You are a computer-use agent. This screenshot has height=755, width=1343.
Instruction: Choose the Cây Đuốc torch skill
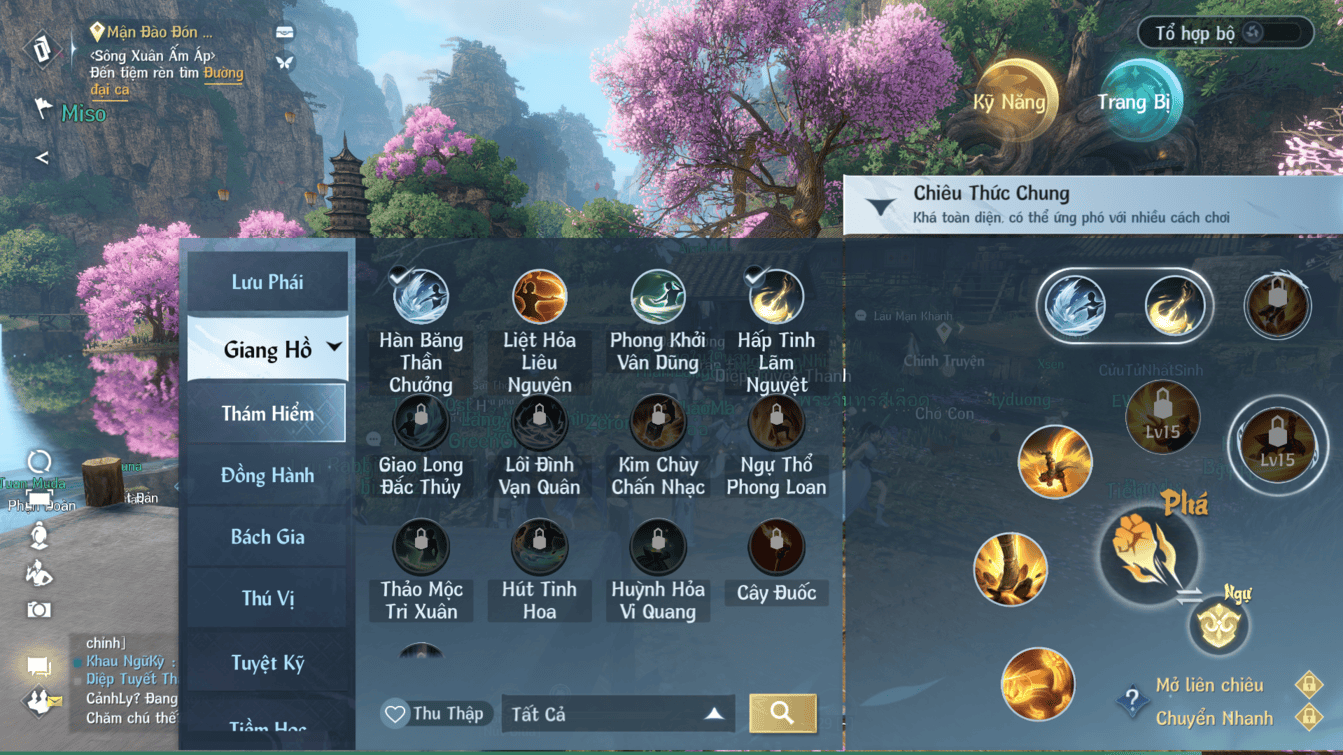(x=775, y=548)
